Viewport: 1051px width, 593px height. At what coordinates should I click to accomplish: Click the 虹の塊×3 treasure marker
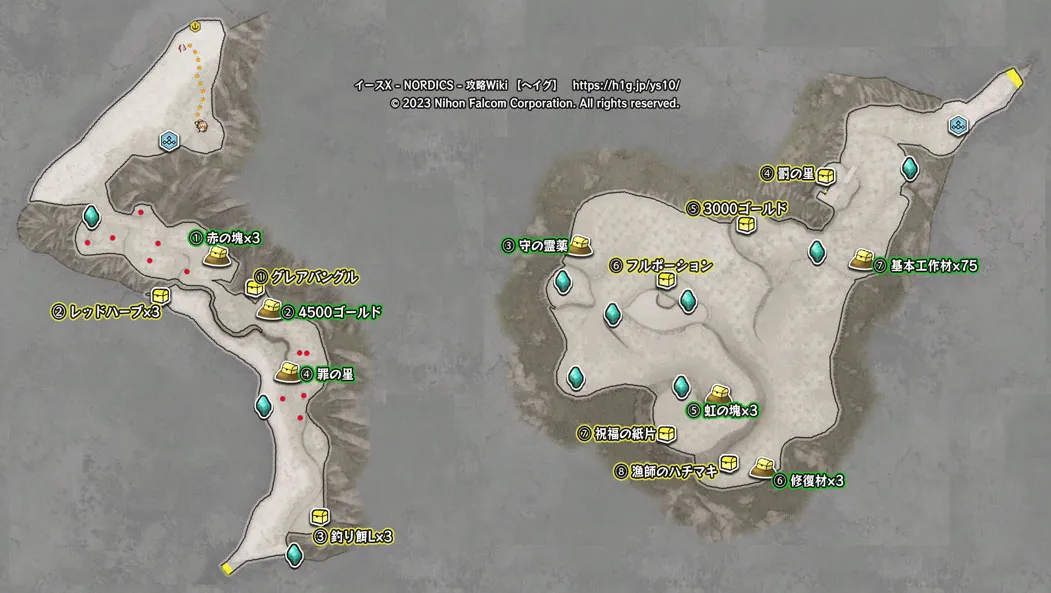pyautogui.click(x=718, y=395)
